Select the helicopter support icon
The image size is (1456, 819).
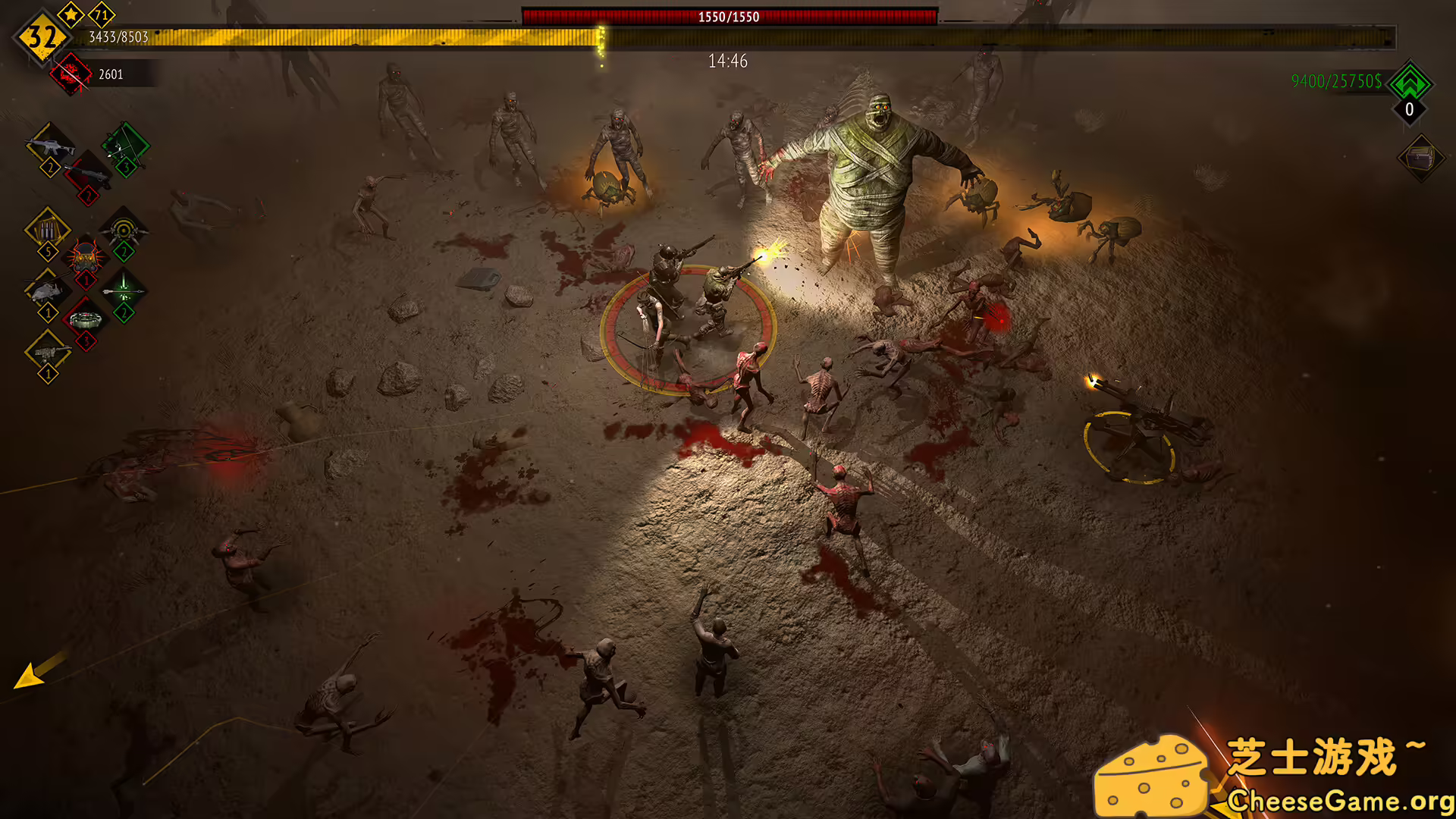pyautogui.click(x=48, y=290)
